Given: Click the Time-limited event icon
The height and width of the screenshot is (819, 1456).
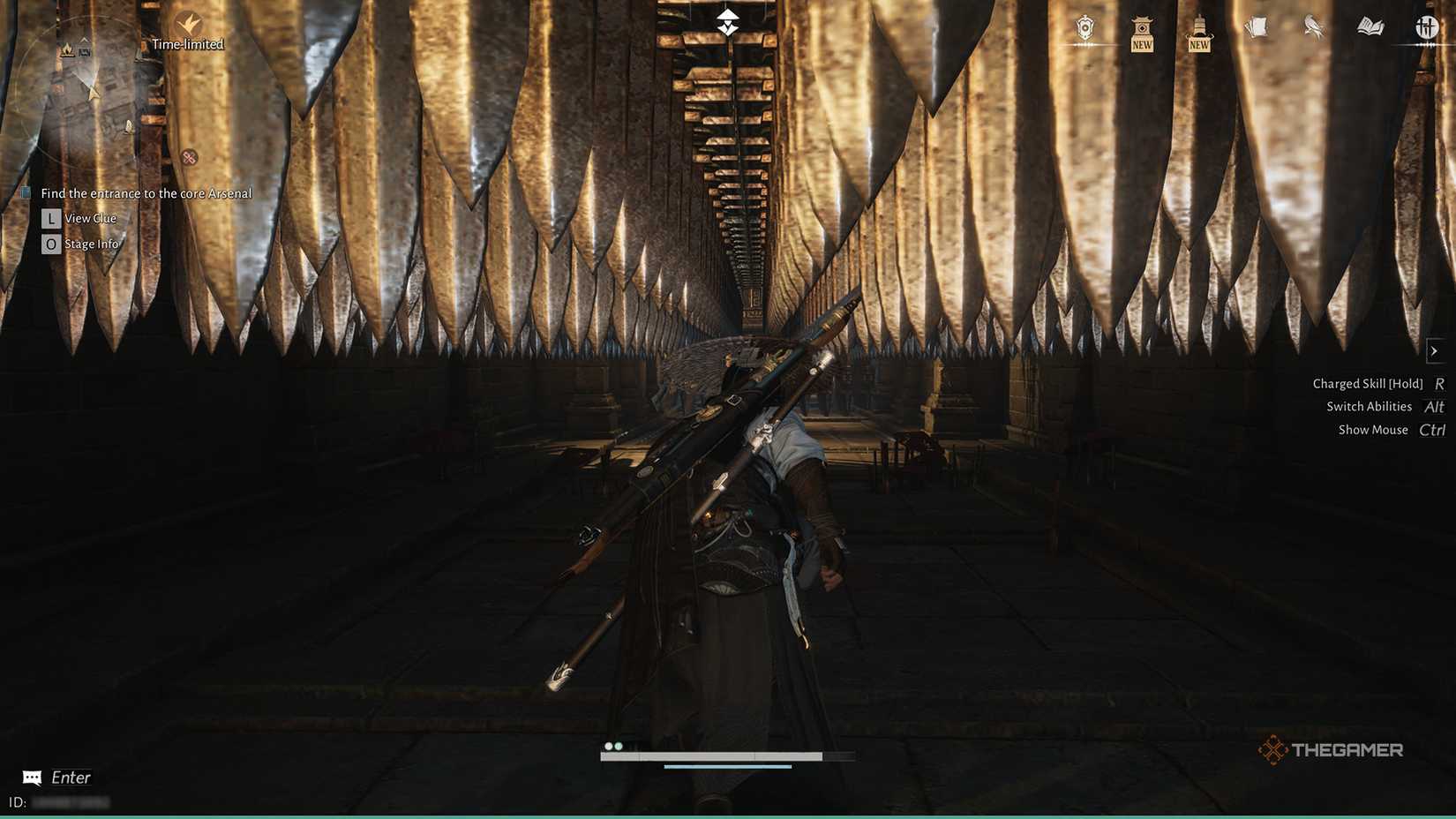Looking at the screenshot, I should 188,26.
